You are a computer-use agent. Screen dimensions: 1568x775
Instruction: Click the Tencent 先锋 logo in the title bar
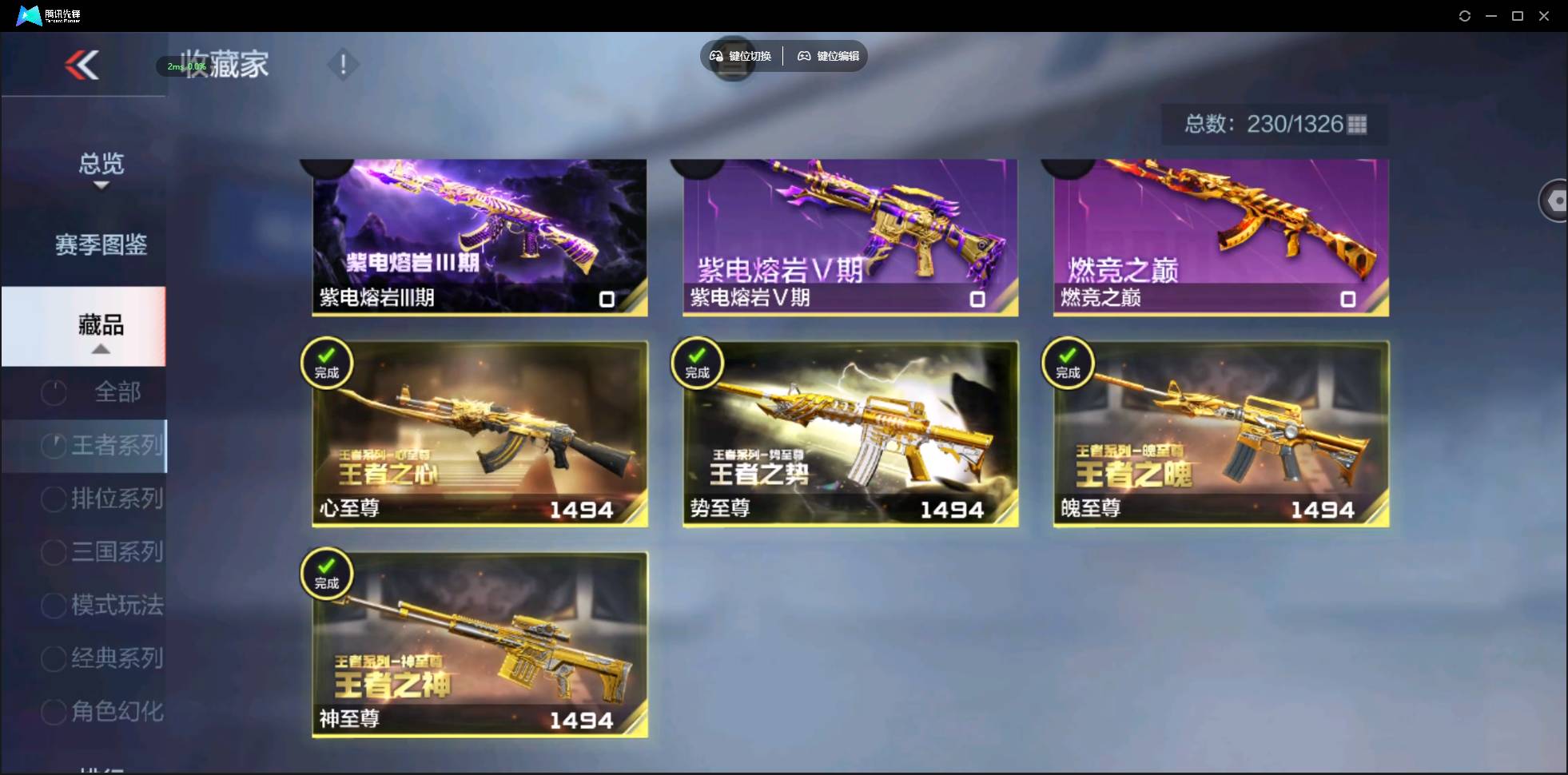tap(27, 15)
